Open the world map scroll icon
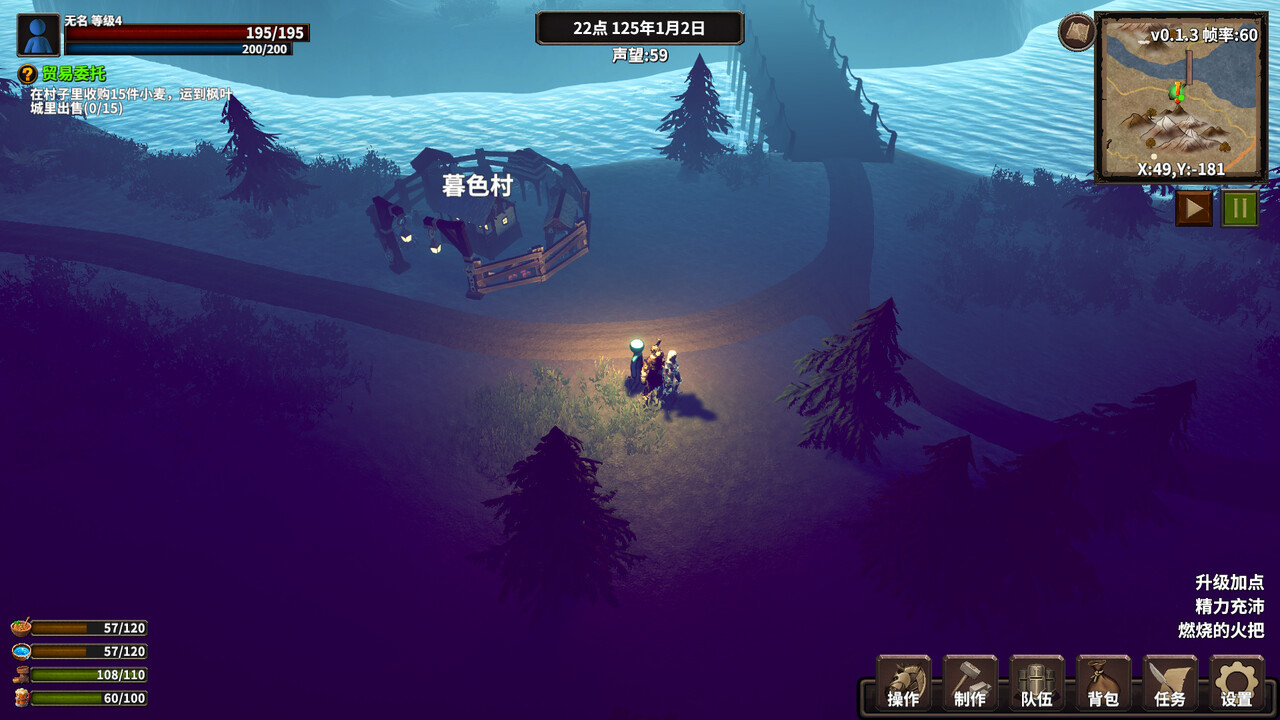Screen dimensions: 1280x720 click(1077, 32)
